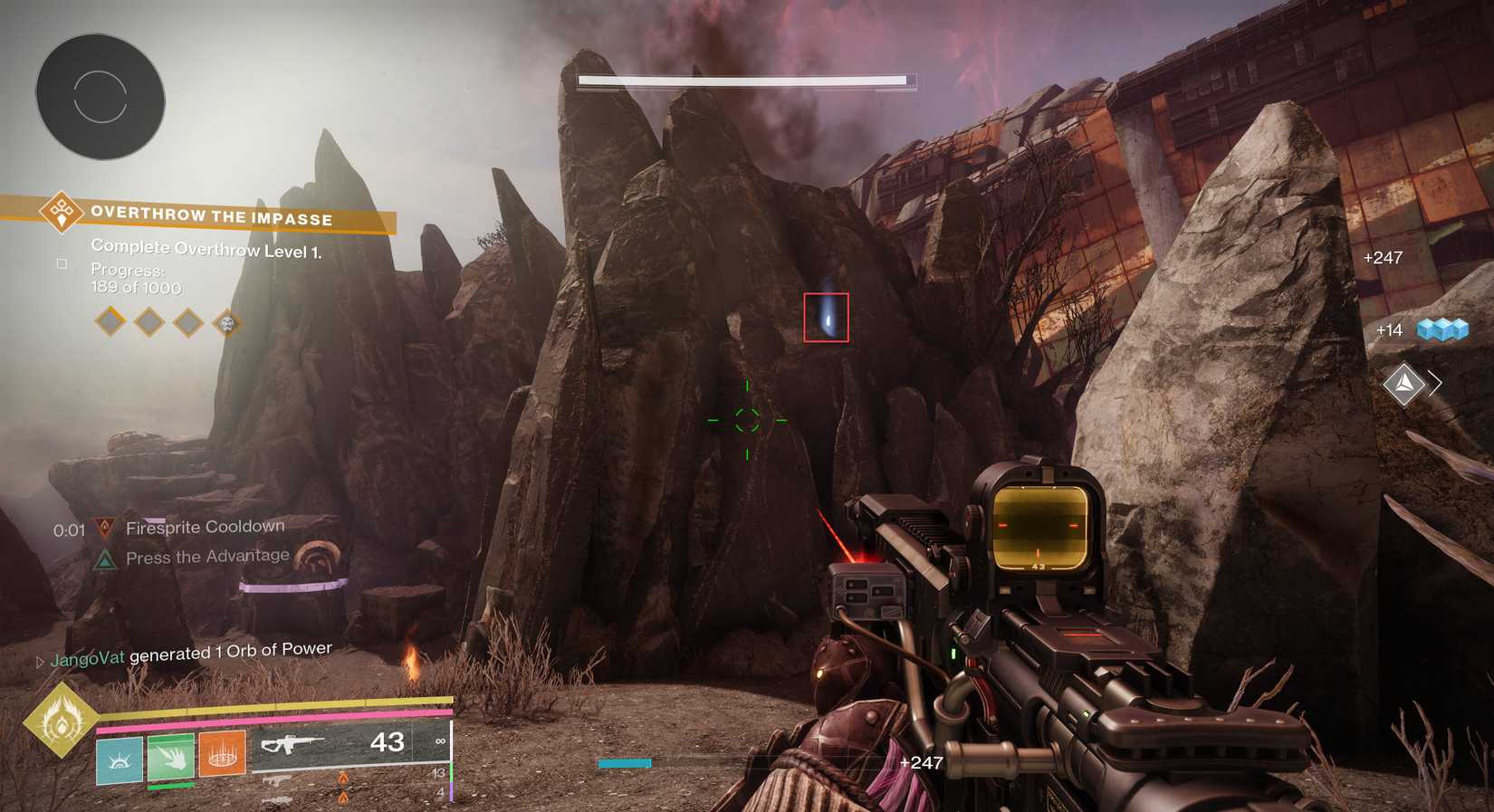Select the fourth Overthrow progress diamond
This screenshot has width=1494, height=812.
(x=227, y=322)
